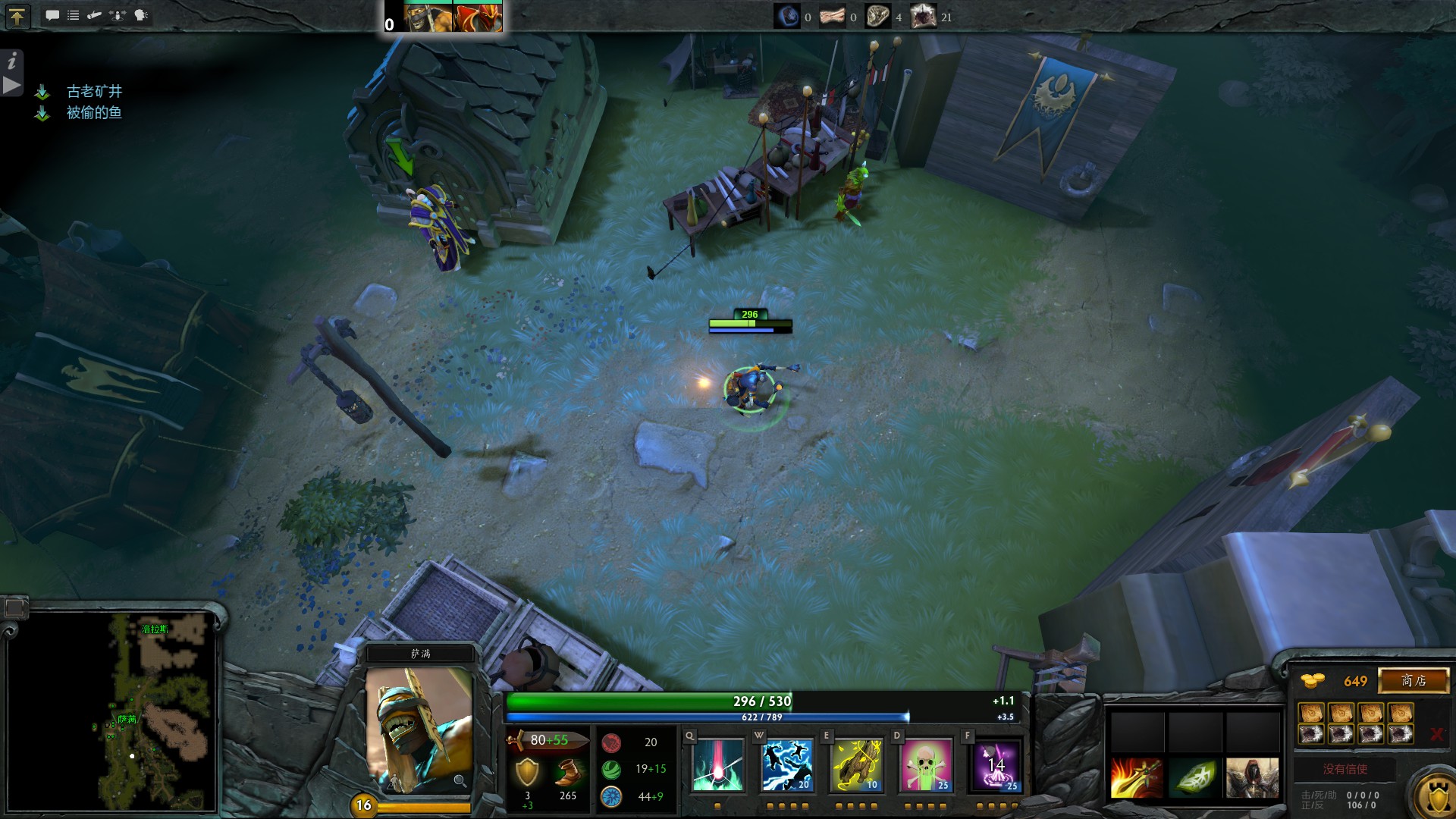Select the F purple ward ability on cooldown
Image resolution: width=1456 pixels, height=819 pixels.
[x=996, y=764]
